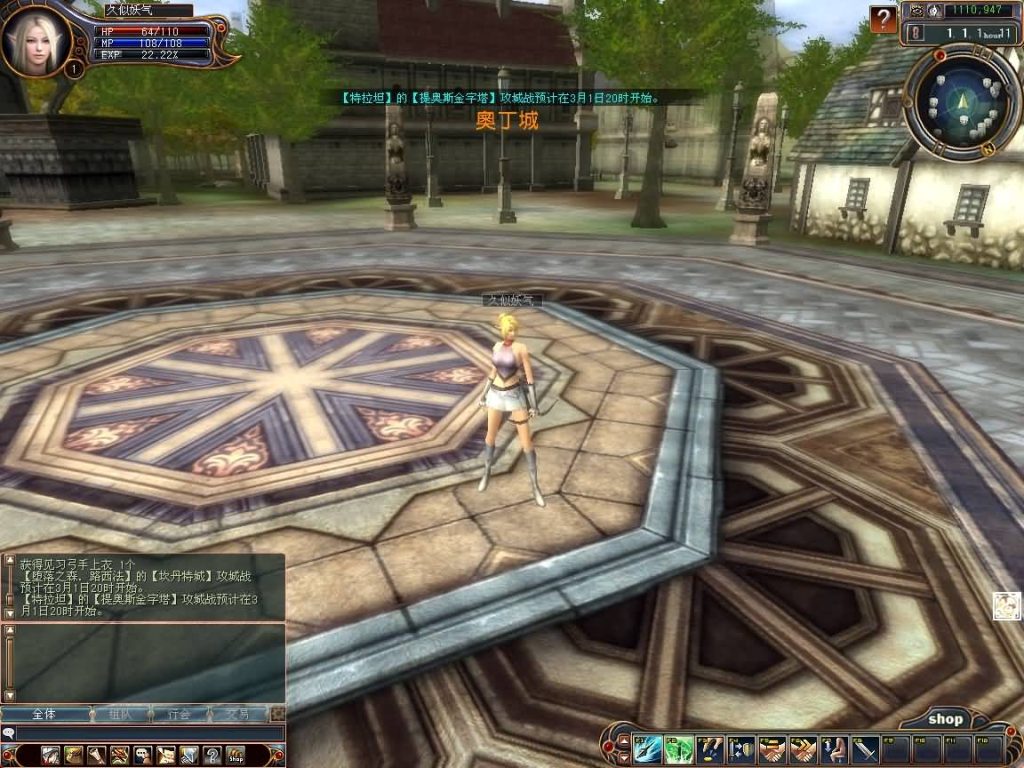Select the 交易 trade chat tab
This screenshot has height=768, width=1024.
pos(237,714)
